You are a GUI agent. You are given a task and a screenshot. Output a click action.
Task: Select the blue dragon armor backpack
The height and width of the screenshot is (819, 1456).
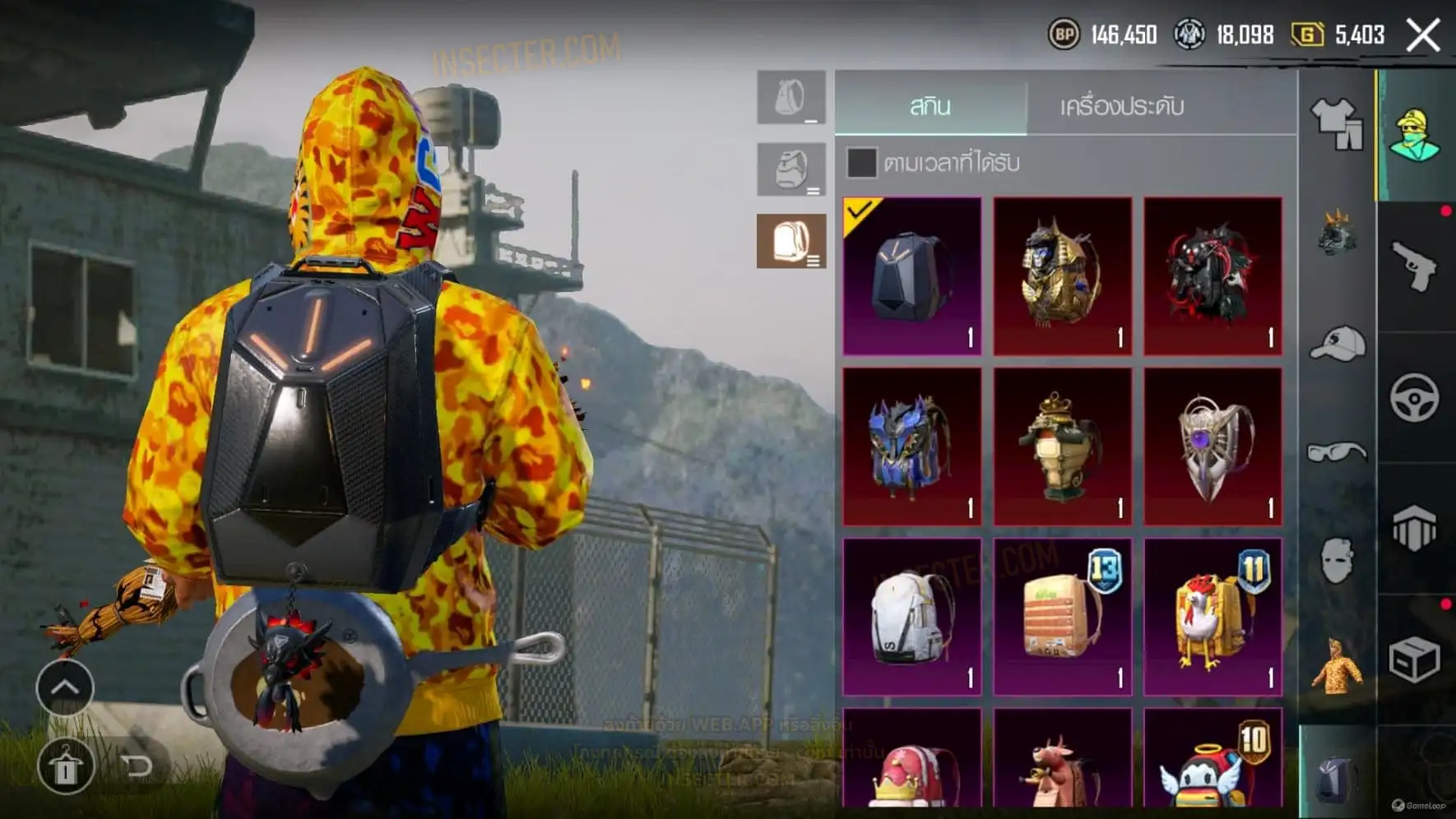coord(912,447)
